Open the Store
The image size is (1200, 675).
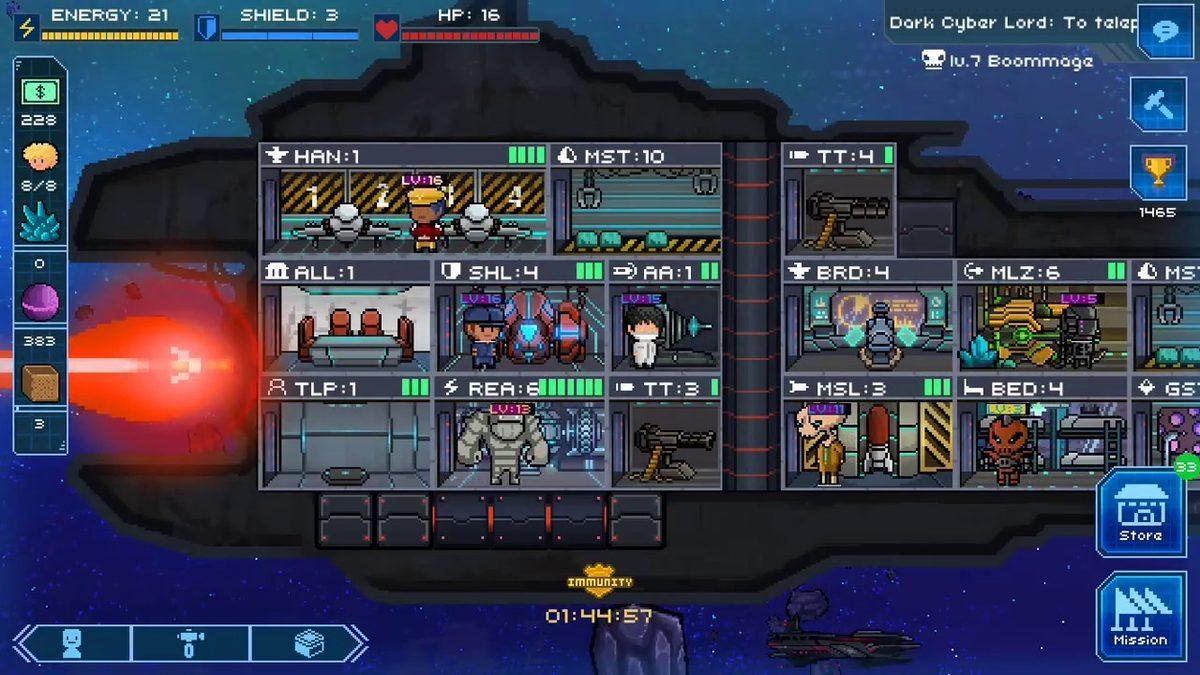1141,513
